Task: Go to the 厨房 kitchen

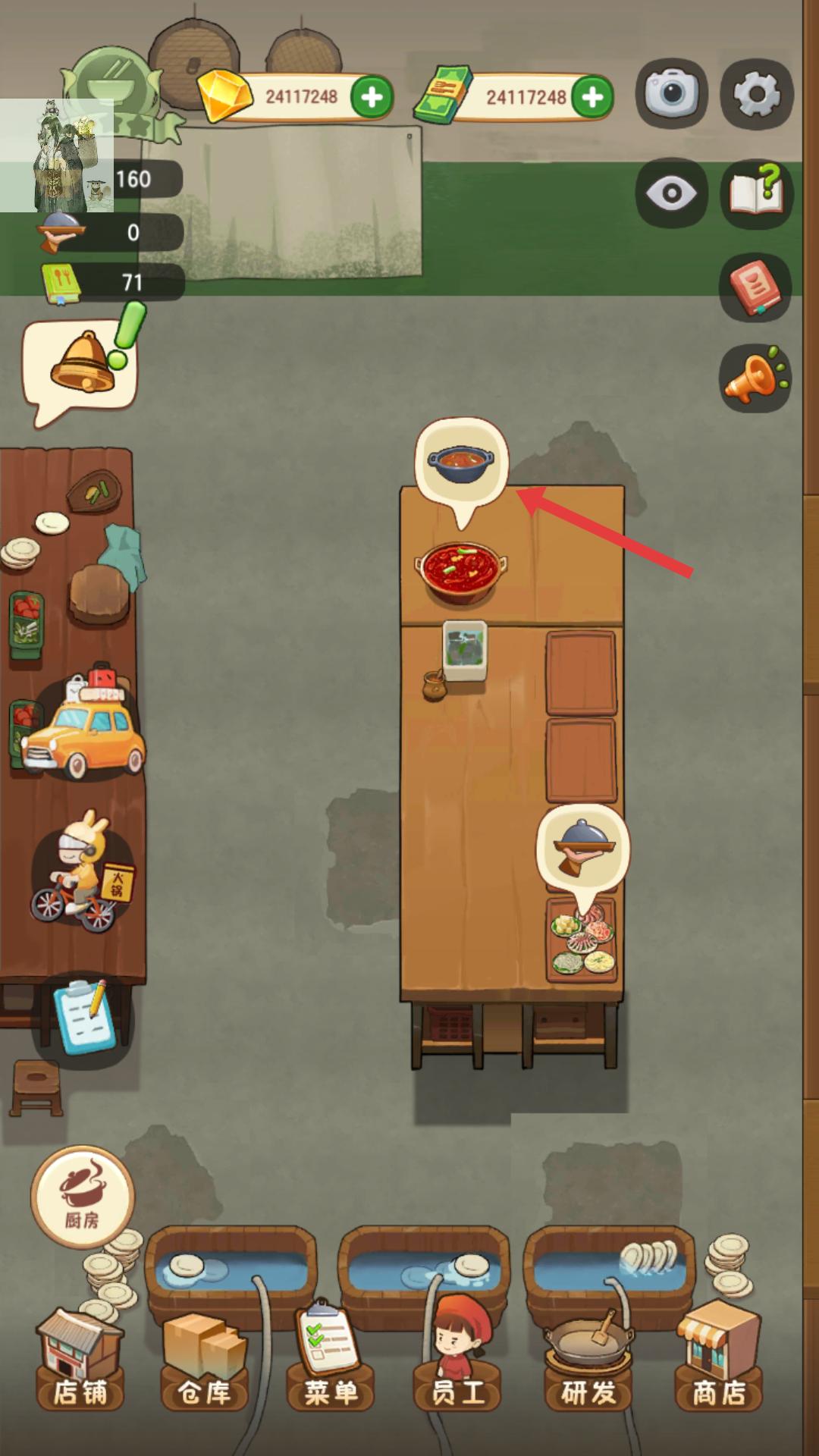Action: (x=82, y=1196)
